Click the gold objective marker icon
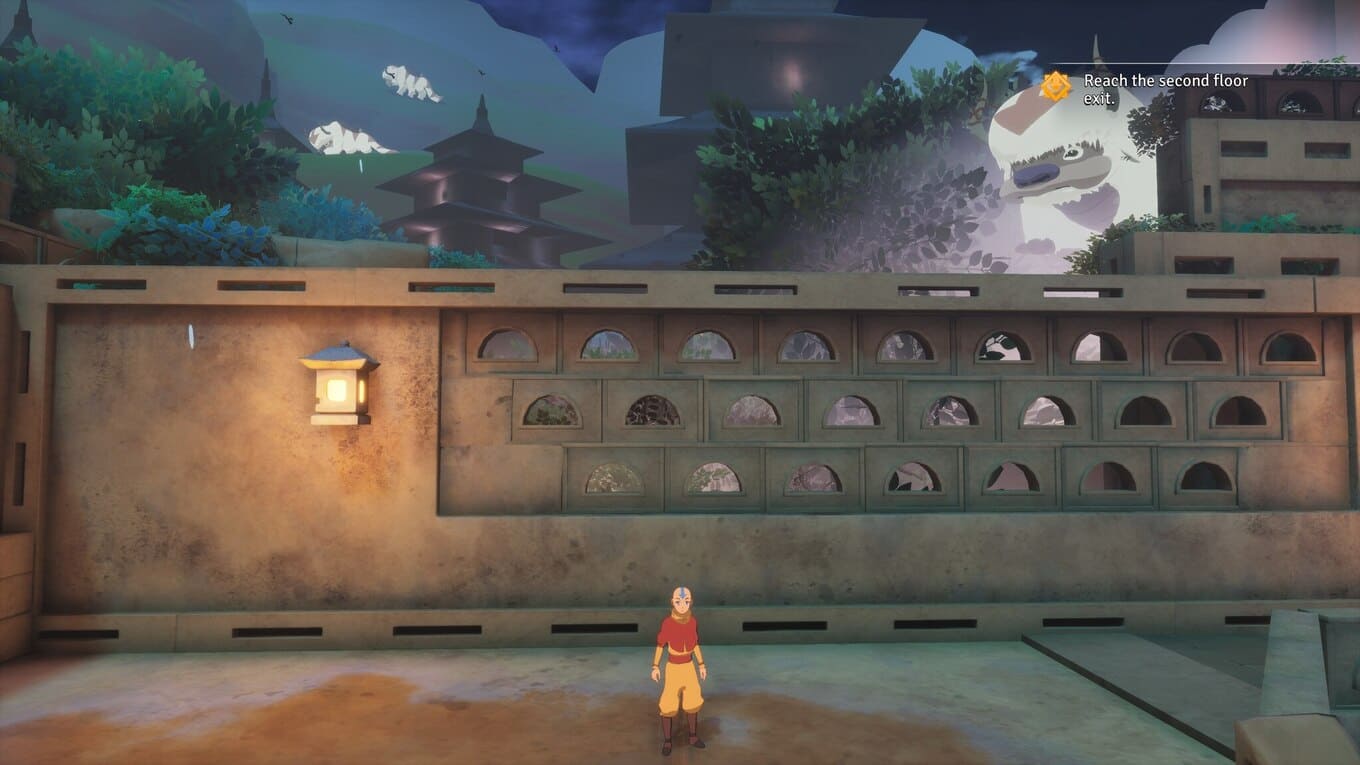Screen dimensions: 1360x765 [x=1055, y=87]
